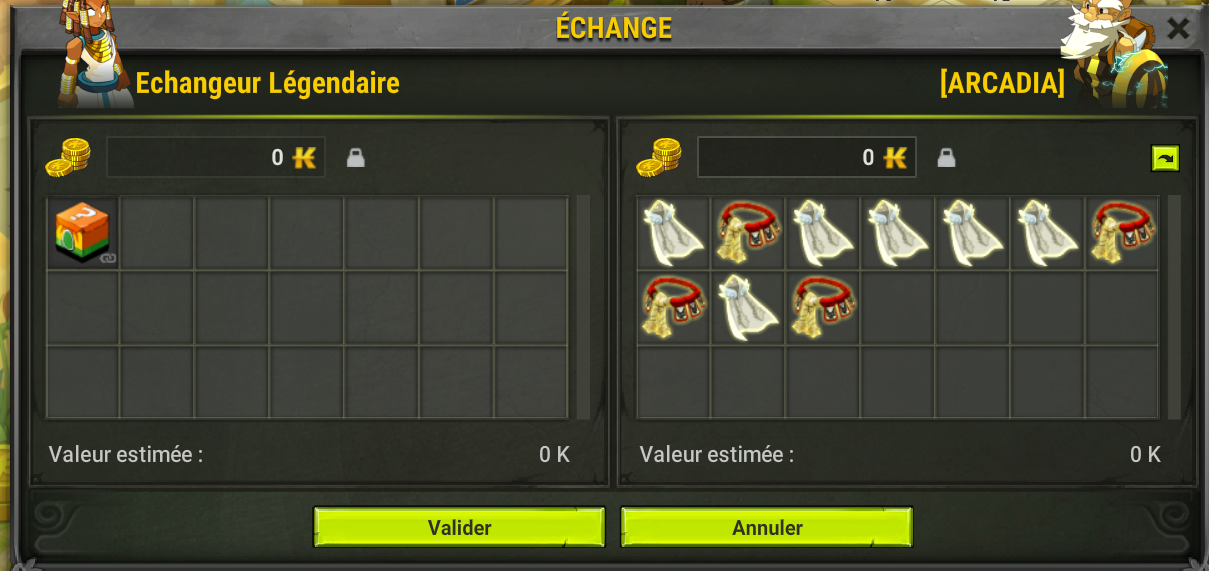Click the green arrow transfer button
This screenshot has height=571, width=1209.
[1165, 158]
